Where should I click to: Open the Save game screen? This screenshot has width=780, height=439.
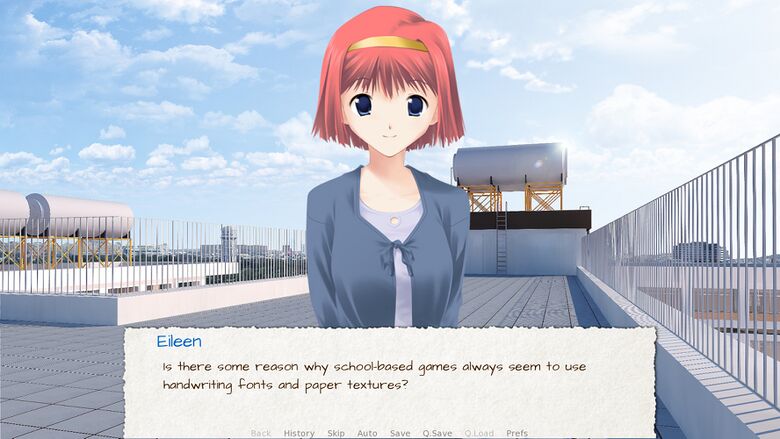400,433
